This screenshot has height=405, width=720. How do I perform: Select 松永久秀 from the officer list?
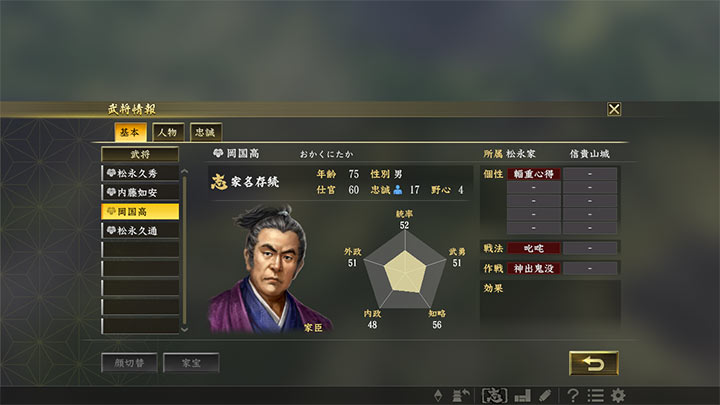point(141,173)
